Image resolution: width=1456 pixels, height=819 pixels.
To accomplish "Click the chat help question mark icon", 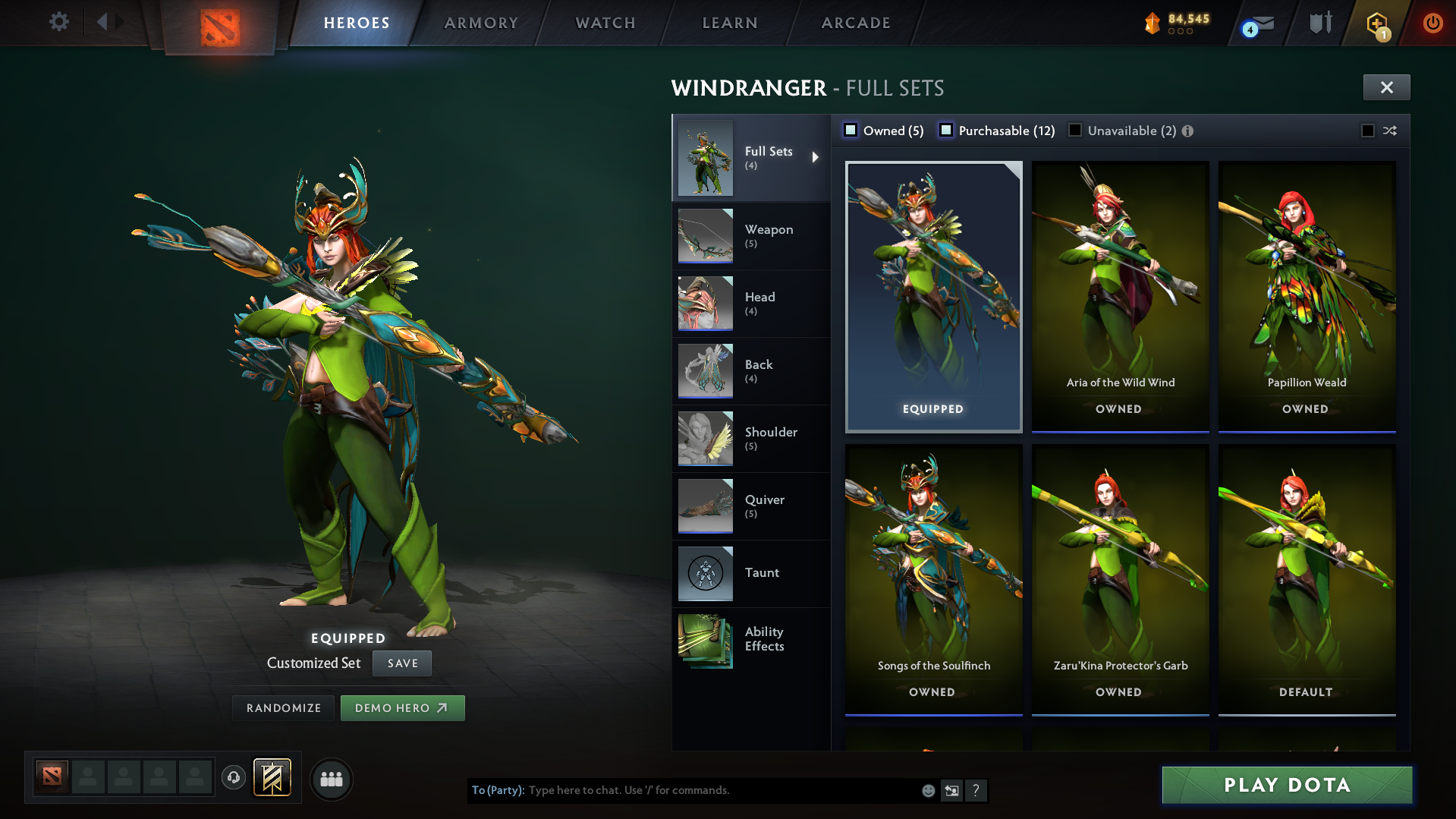I will pyautogui.click(x=976, y=790).
